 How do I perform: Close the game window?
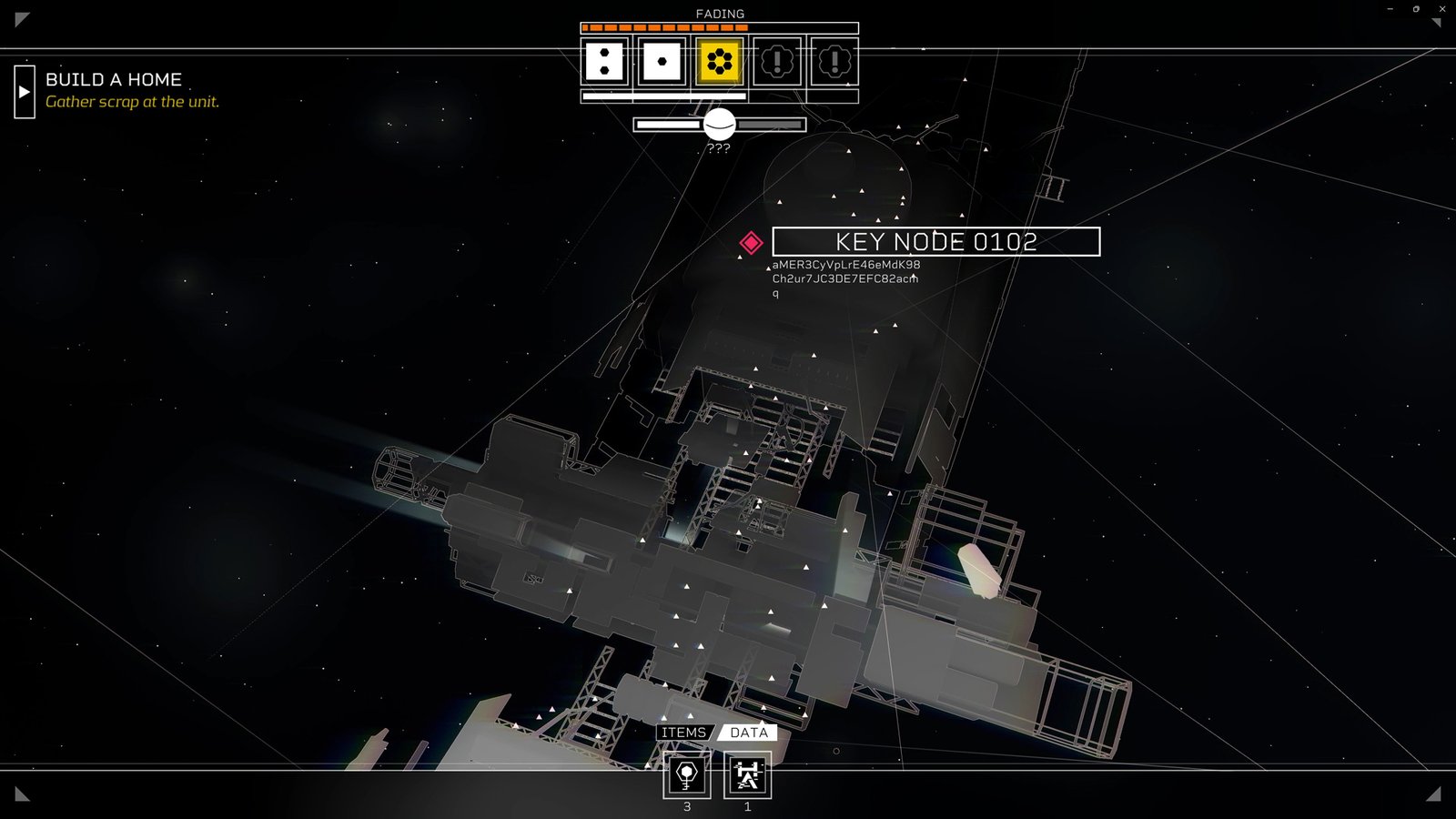tap(1442, 9)
